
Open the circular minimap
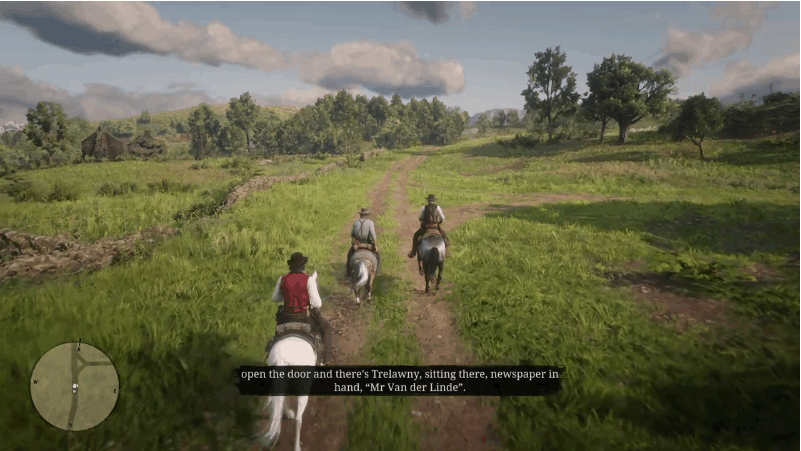click(x=74, y=386)
